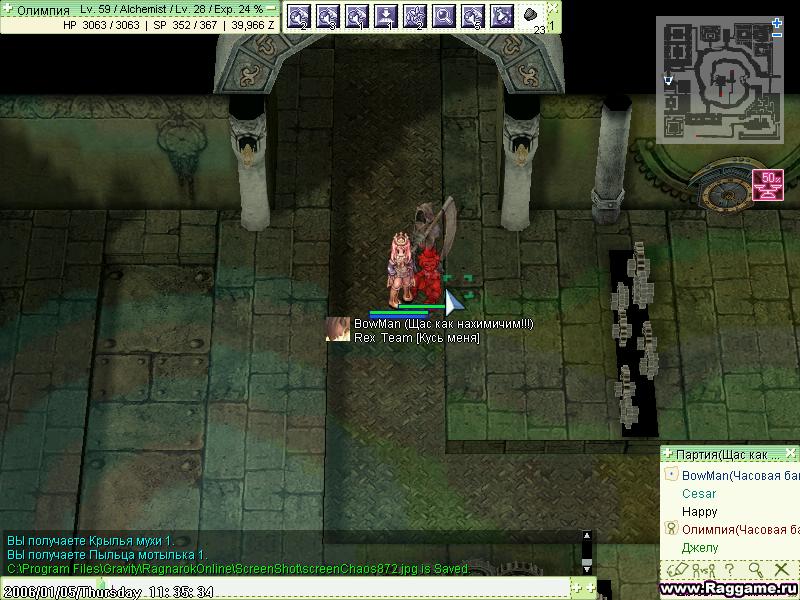Use the stone item in the hotbar
This screenshot has height=600, width=800.
click(x=532, y=16)
